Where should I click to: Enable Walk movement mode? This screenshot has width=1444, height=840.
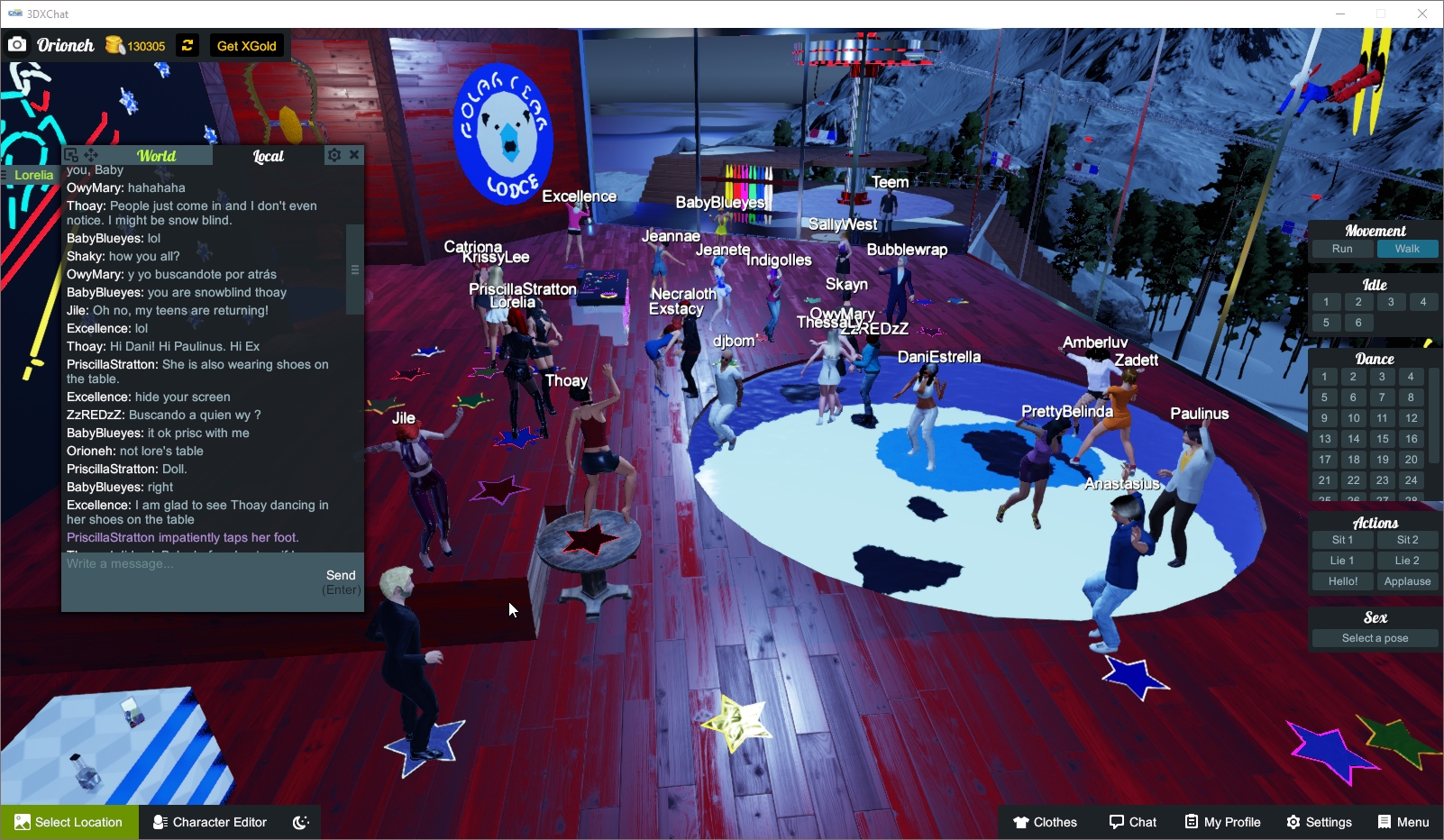coord(1408,249)
